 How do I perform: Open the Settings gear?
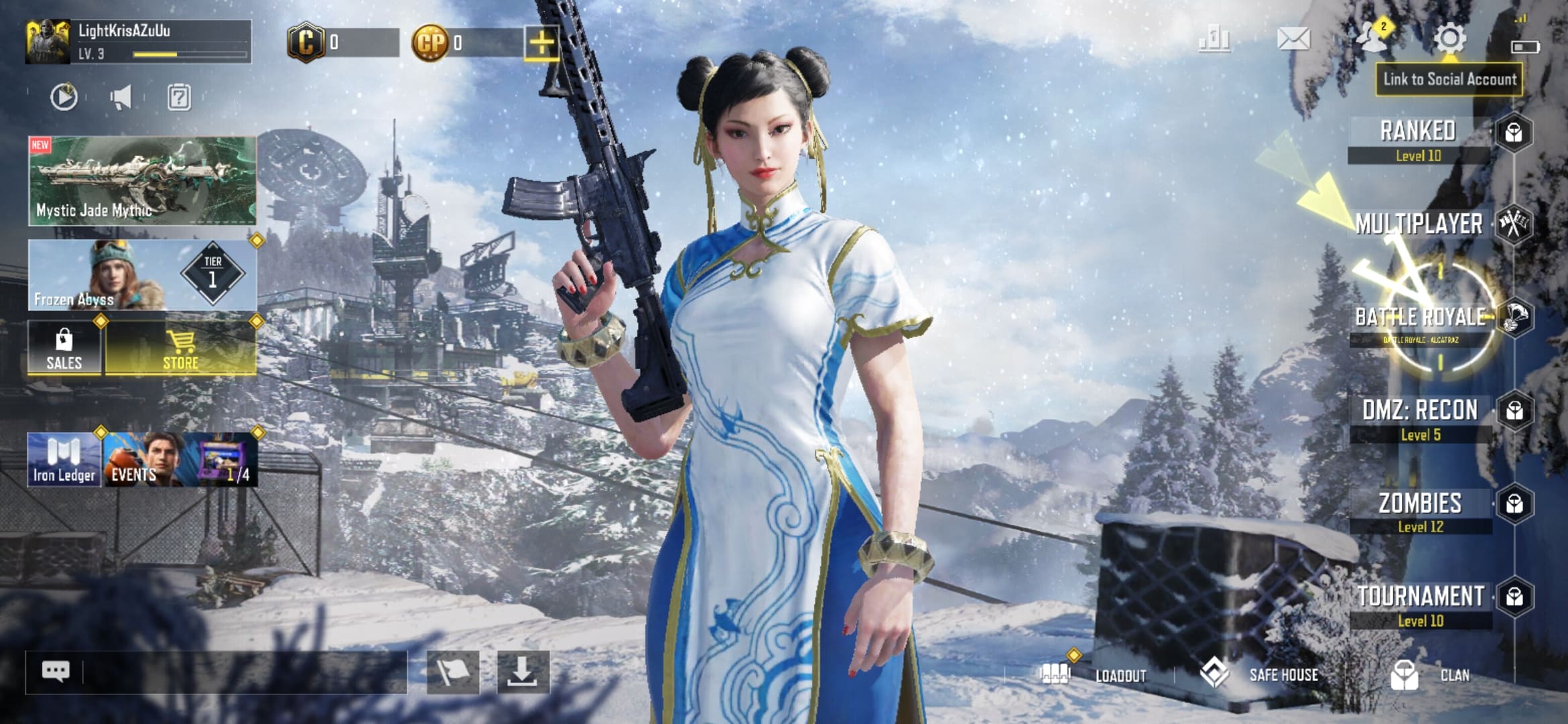tap(1449, 39)
